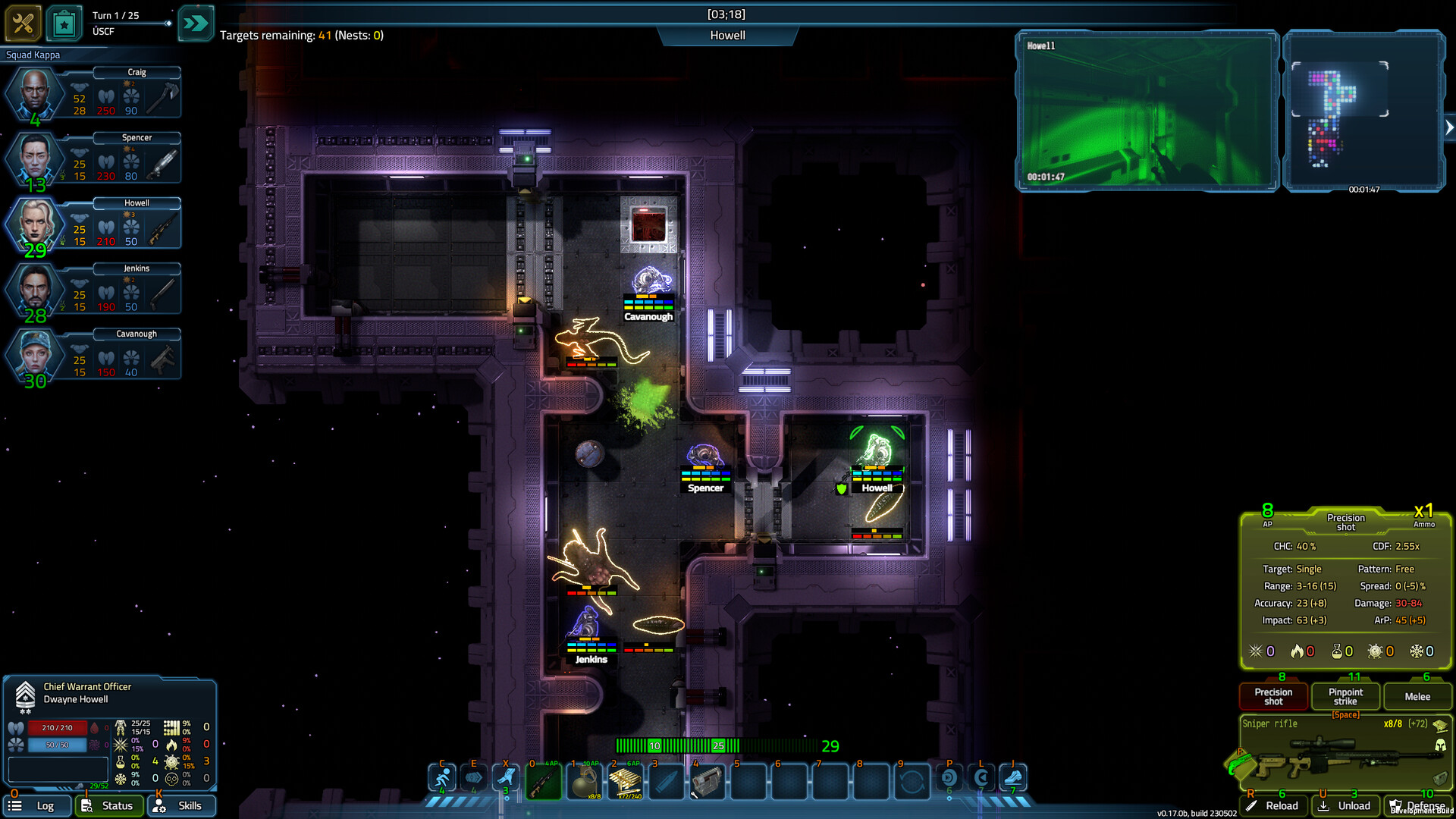Click the clipboard icon beside the wrench
This screenshot has width=1456, height=819.
[64, 23]
